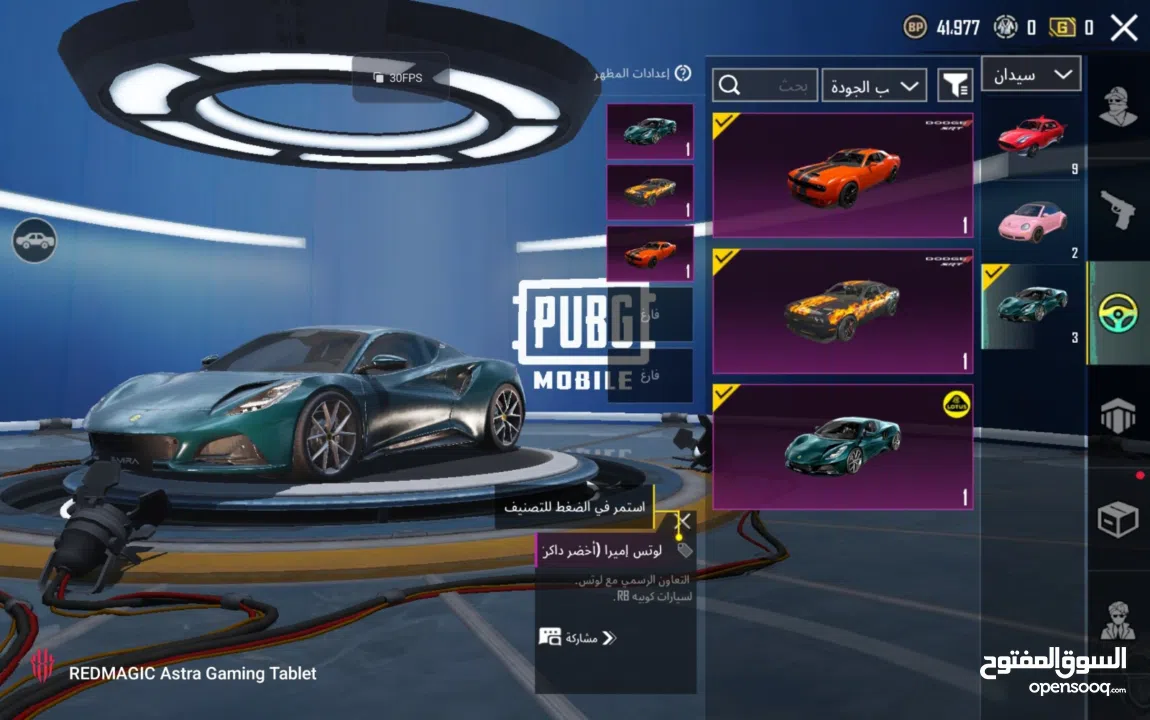Switch to the steering wheel vehicles tab
This screenshot has height=720, width=1150.
pos(1118,313)
